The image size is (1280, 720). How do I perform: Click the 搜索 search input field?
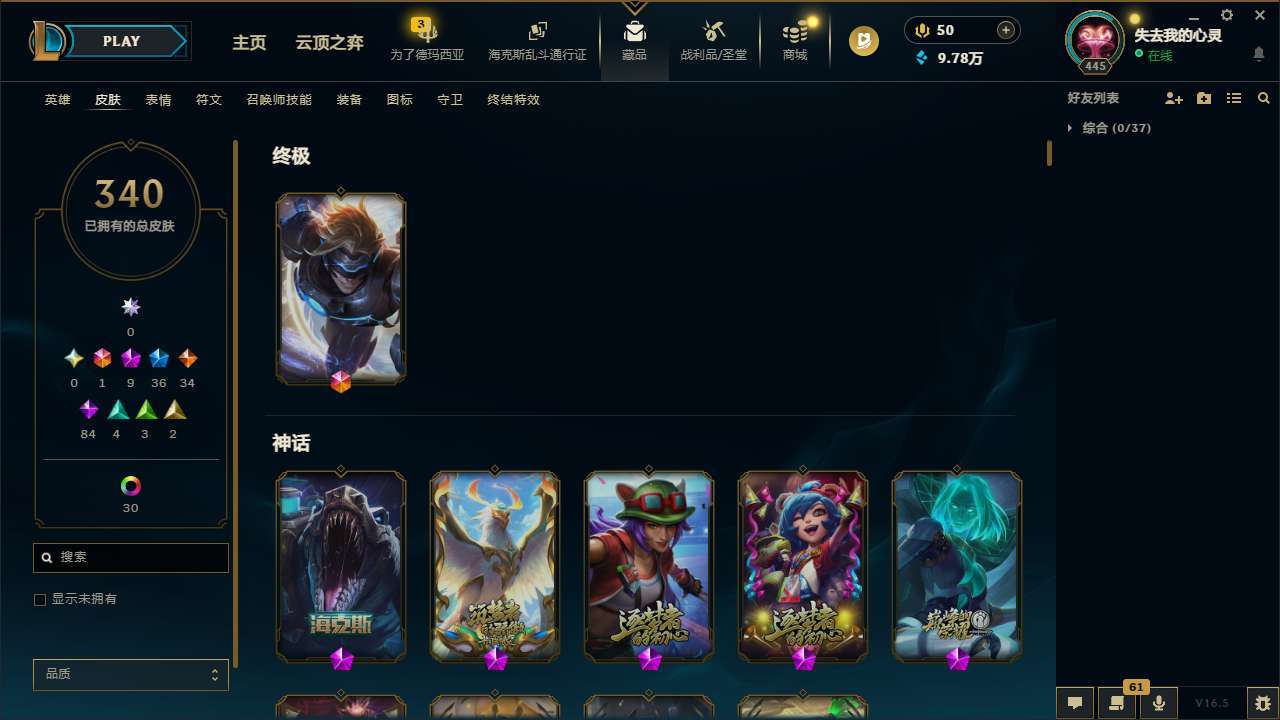130,557
